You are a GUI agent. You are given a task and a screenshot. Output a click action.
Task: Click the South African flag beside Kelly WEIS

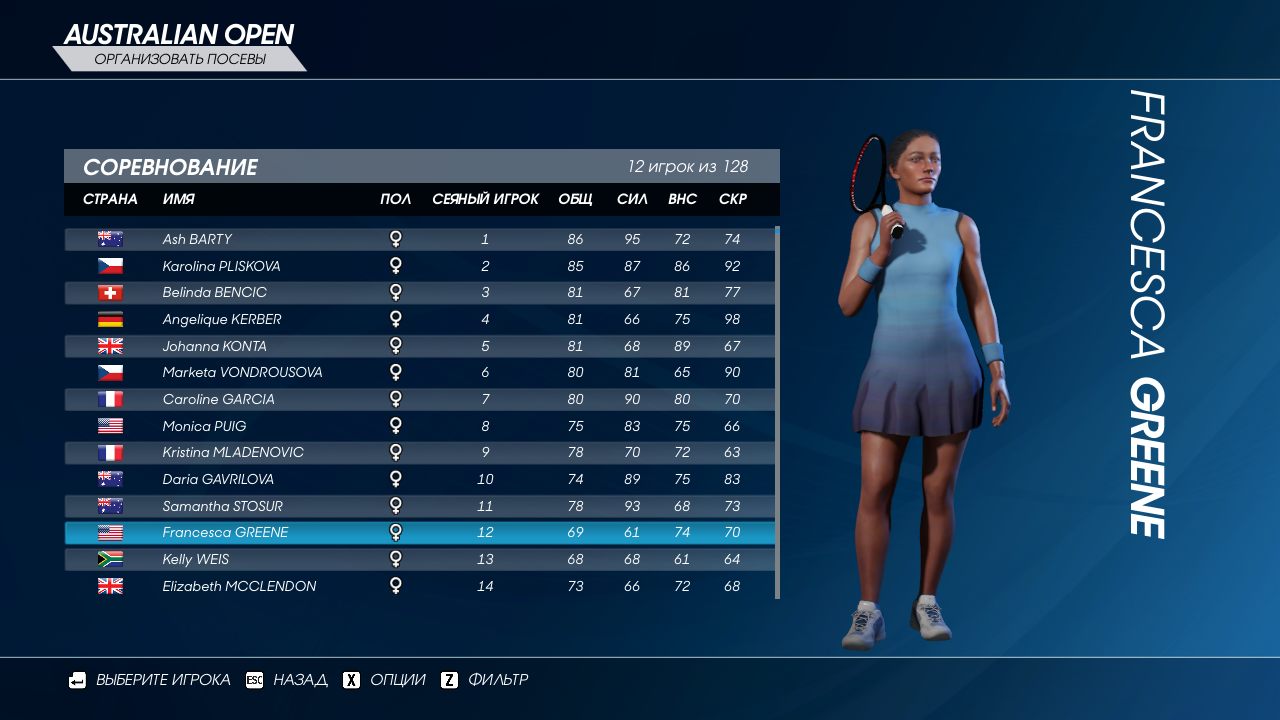coord(110,559)
